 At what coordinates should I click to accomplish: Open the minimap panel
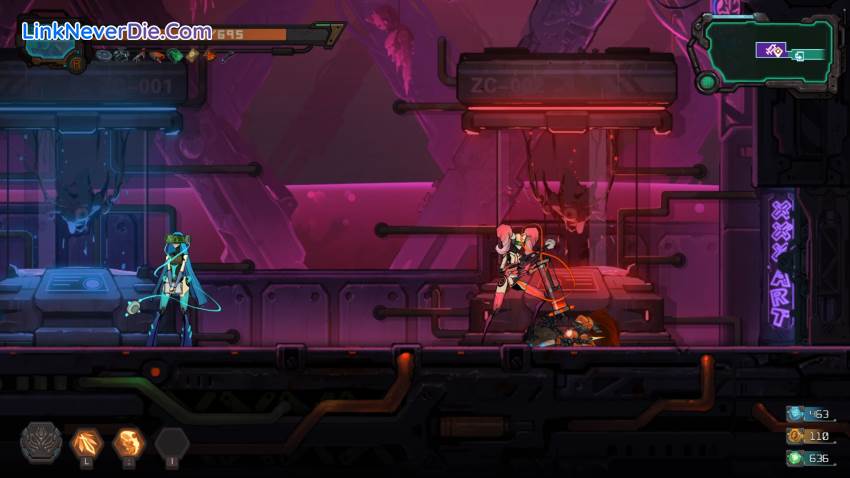(767, 52)
